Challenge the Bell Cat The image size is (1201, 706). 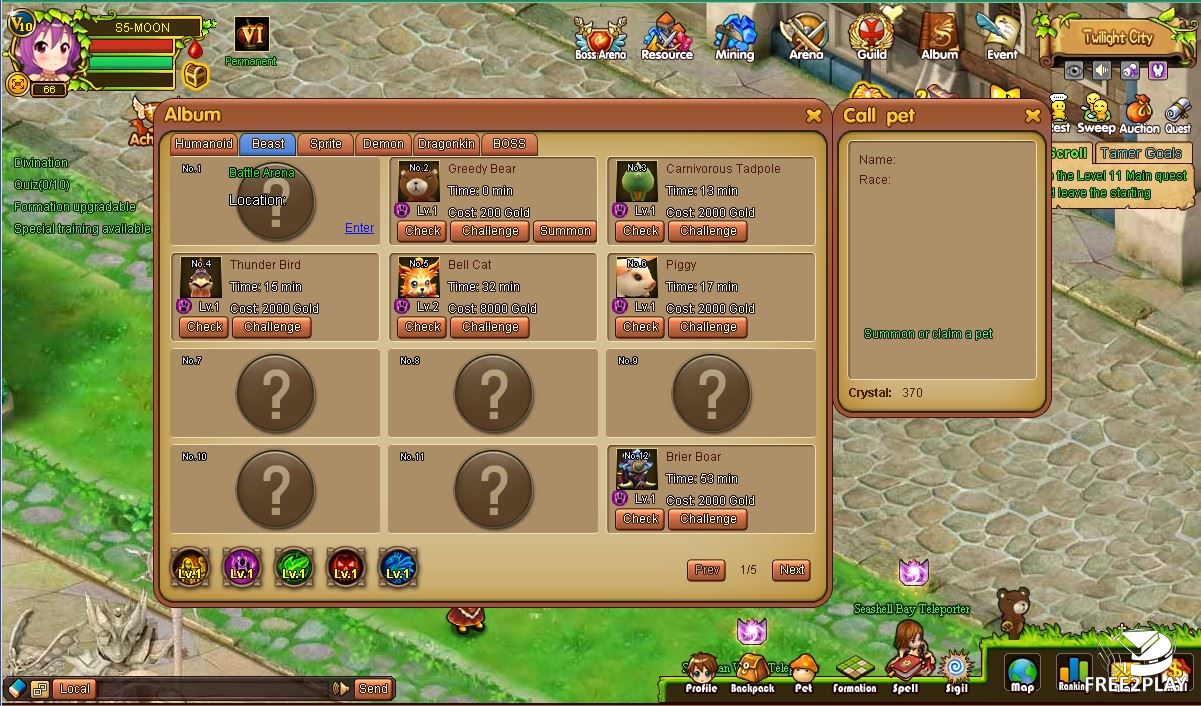490,327
